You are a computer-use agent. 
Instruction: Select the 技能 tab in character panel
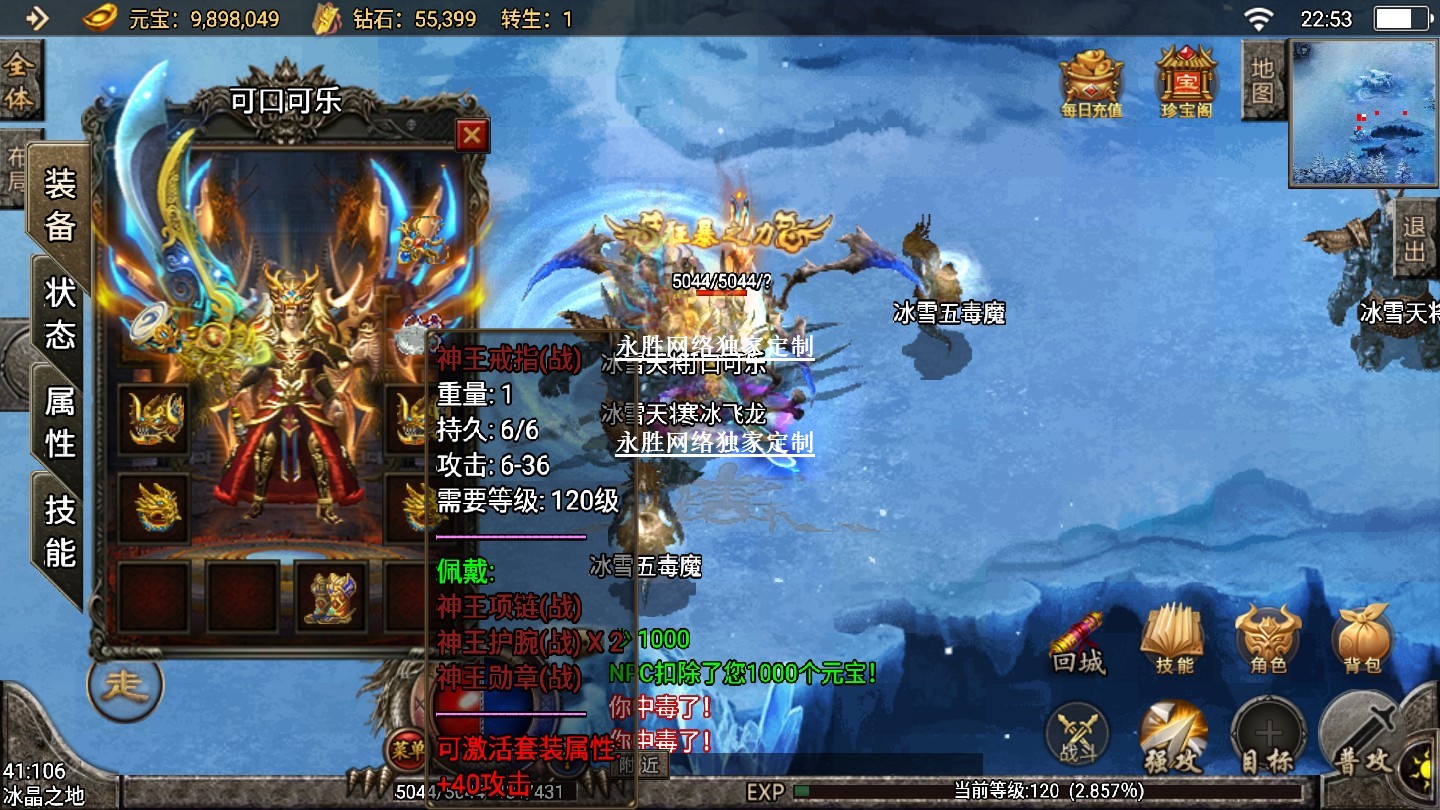click(x=60, y=532)
